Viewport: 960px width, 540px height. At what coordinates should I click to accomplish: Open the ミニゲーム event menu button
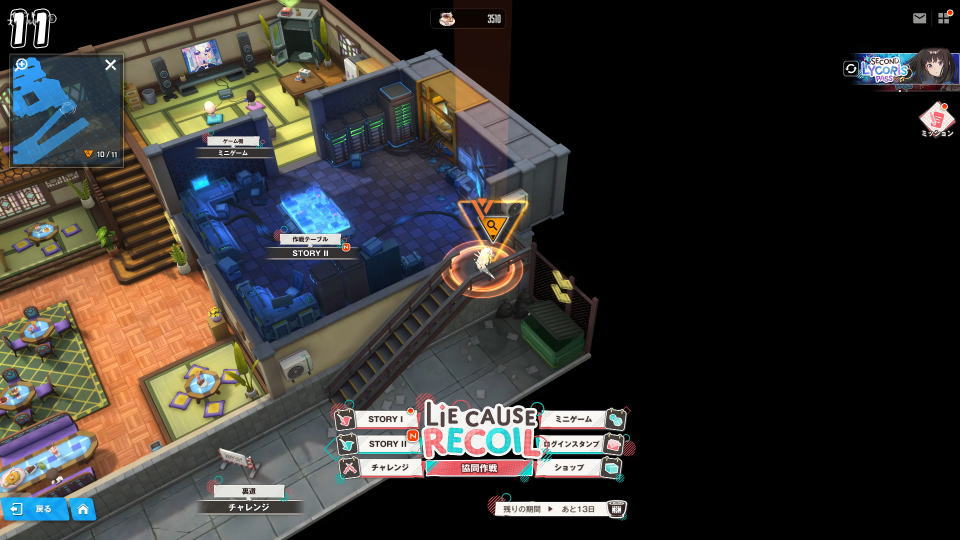coord(574,420)
